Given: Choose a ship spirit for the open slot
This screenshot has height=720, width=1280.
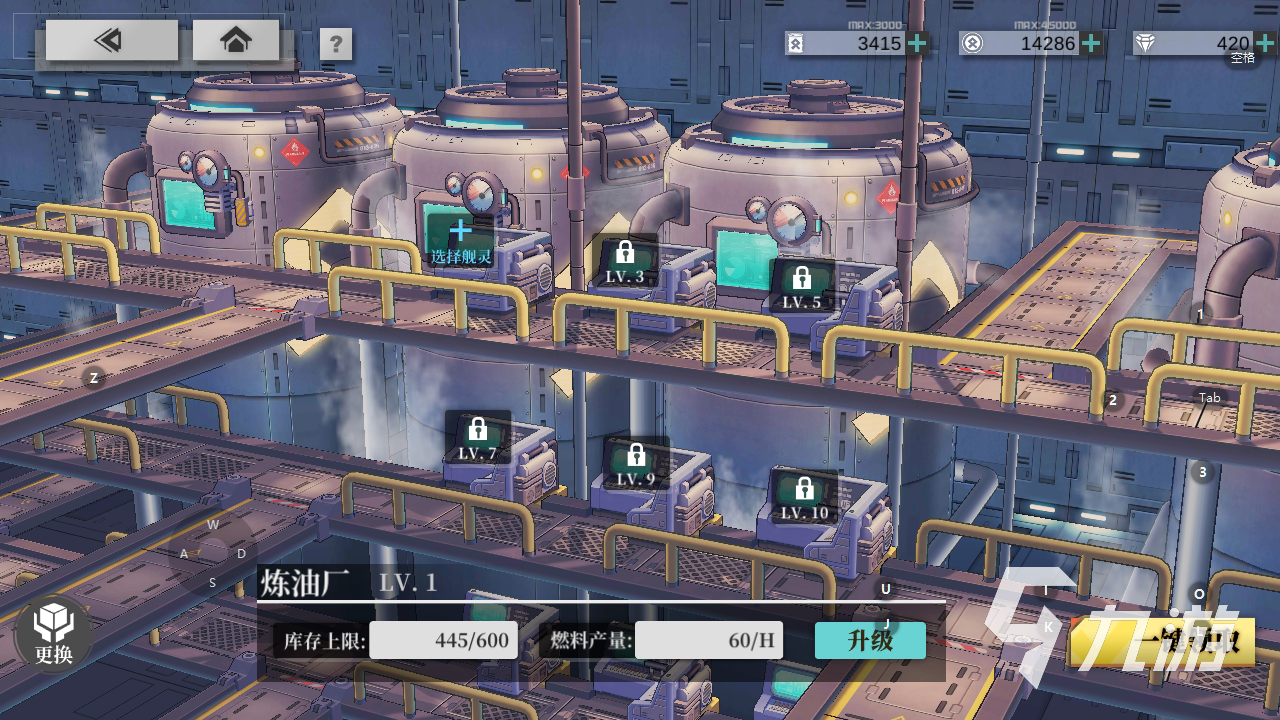Looking at the screenshot, I should click(x=460, y=242).
